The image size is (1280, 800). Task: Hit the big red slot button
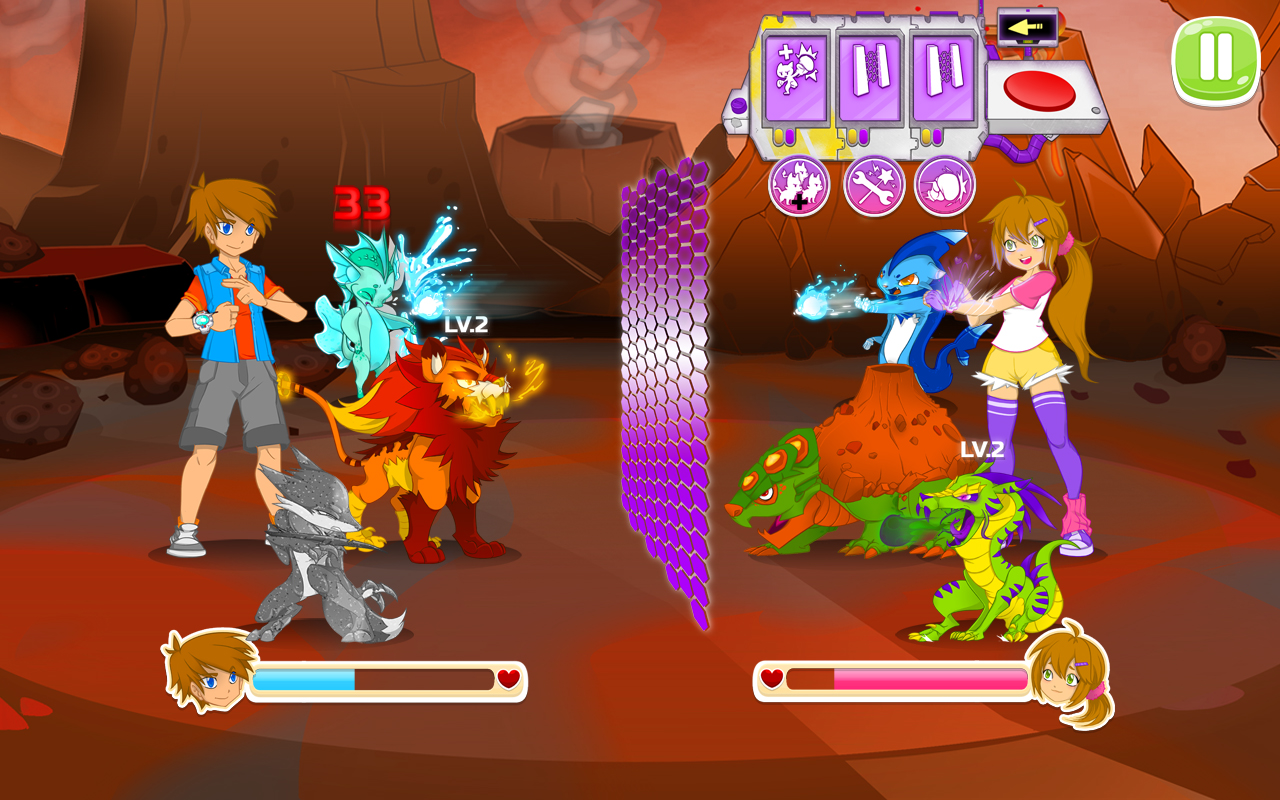pos(1039,92)
